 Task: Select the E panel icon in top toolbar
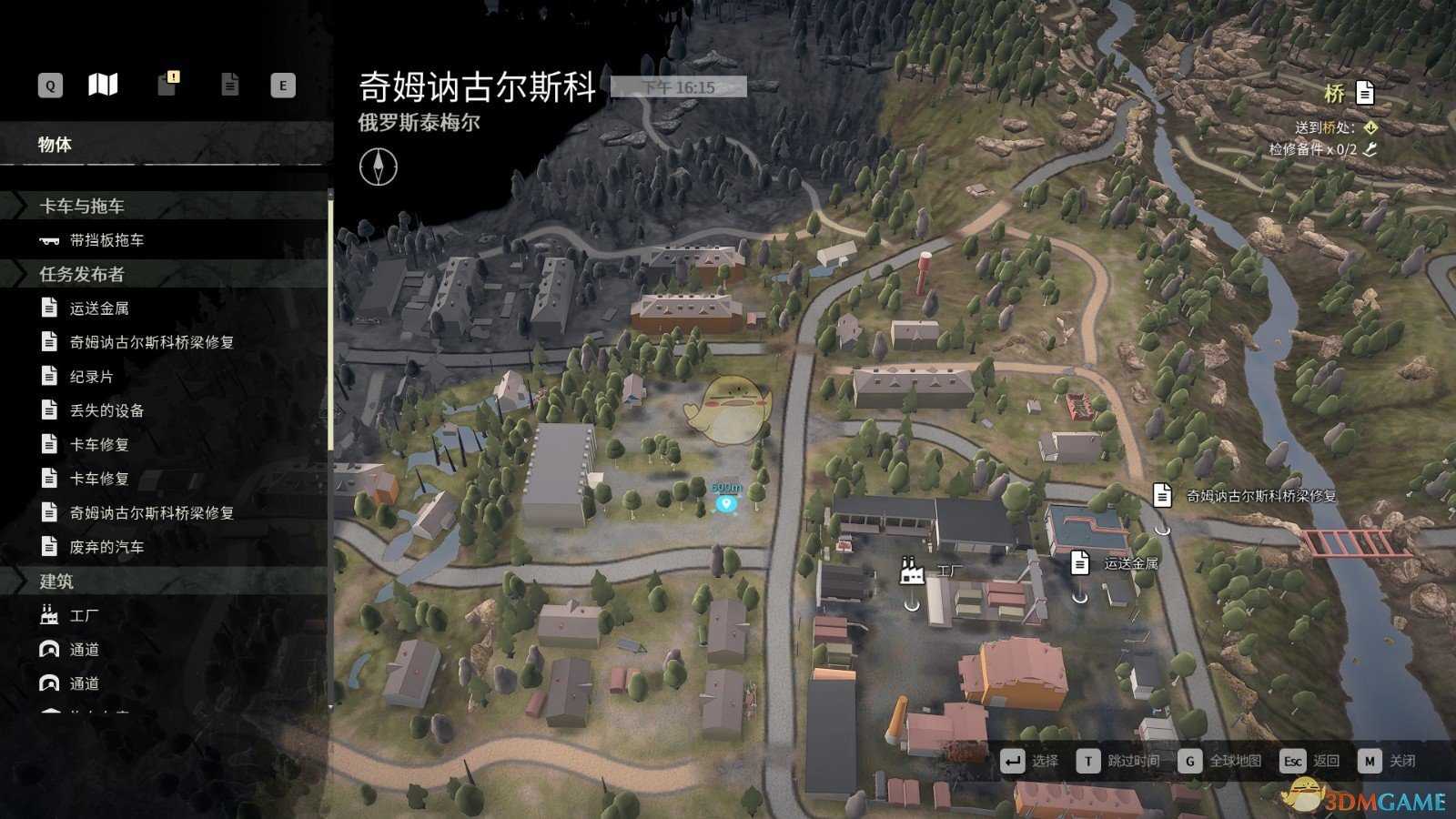click(283, 85)
